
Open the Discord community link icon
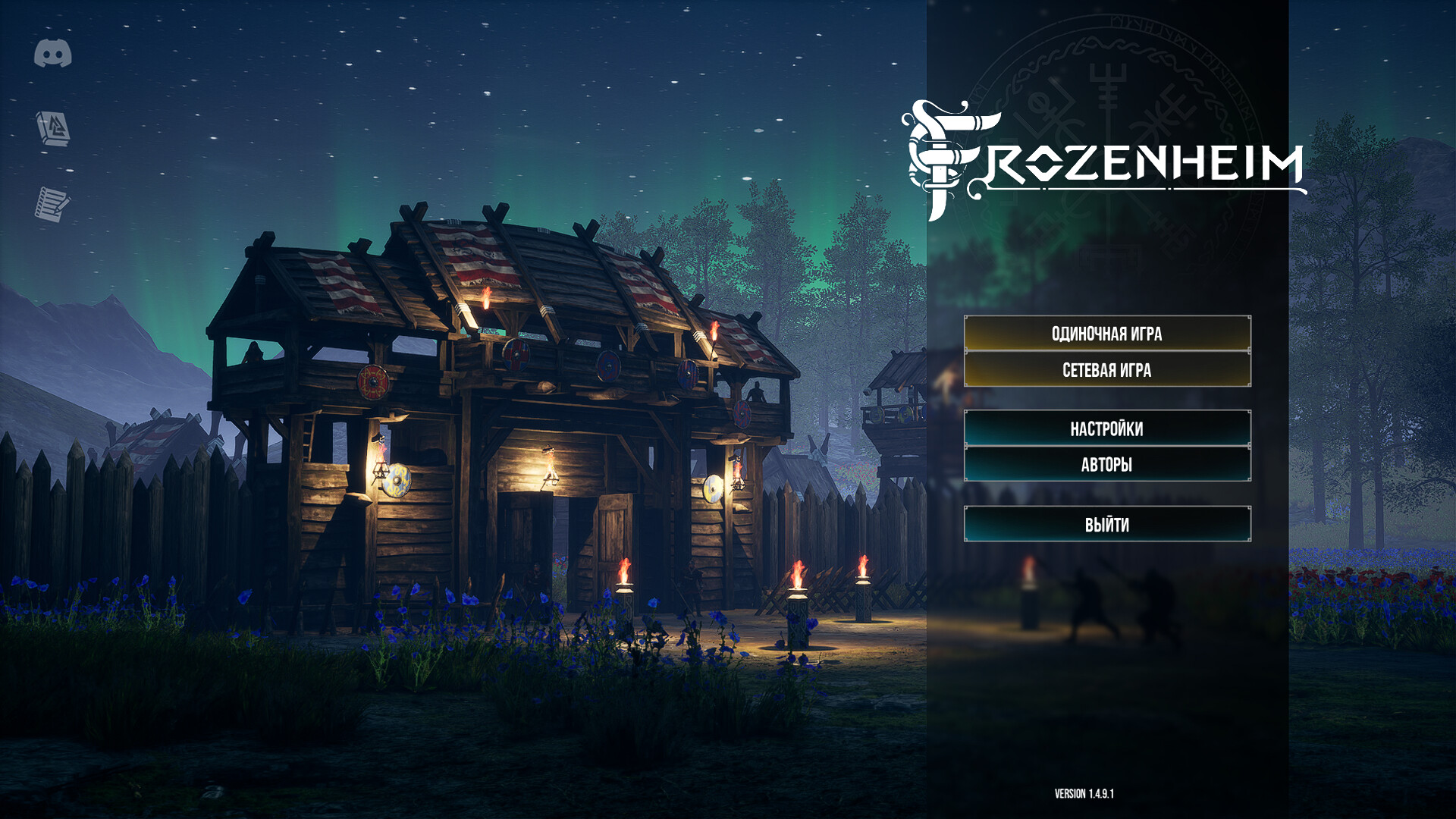pyautogui.click(x=53, y=54)
